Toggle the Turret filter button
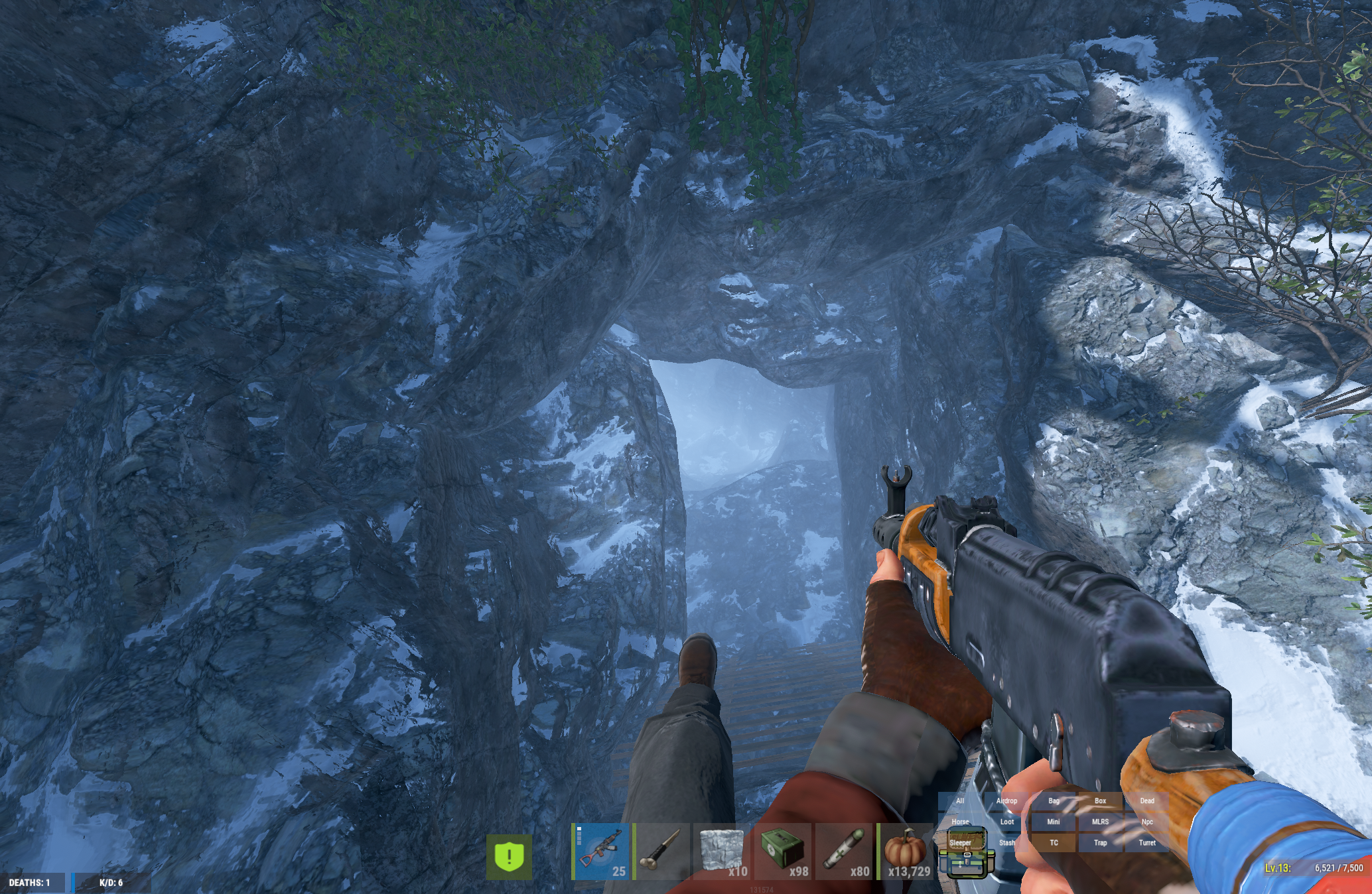 (1147, 843)
